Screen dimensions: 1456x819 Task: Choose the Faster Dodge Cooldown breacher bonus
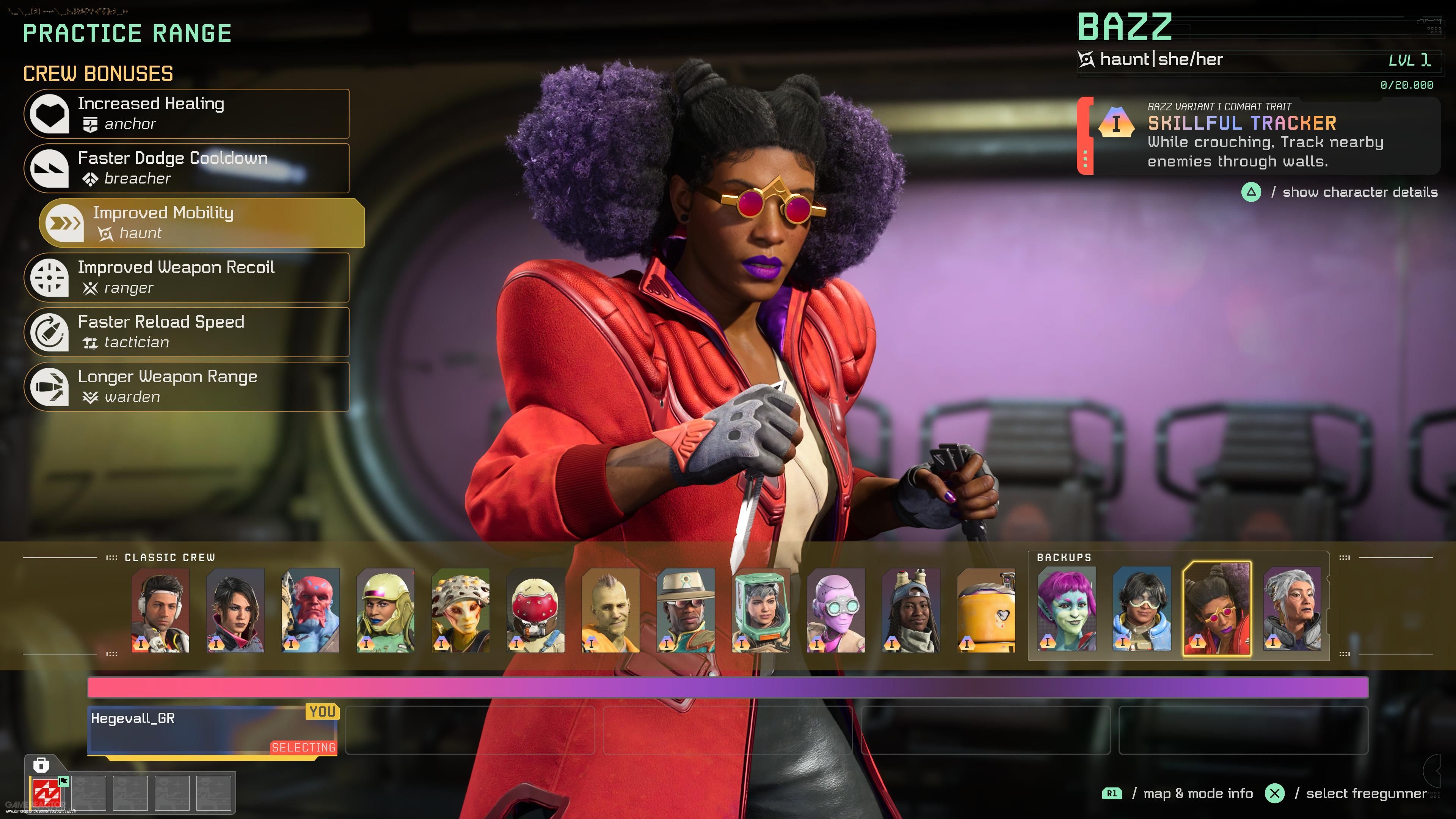pyautogui.click(x=187, y=168)
